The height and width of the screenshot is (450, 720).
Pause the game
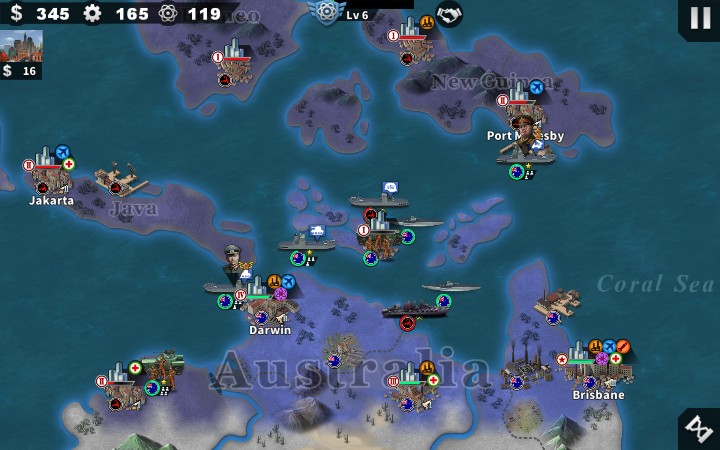tap(697, 17)
